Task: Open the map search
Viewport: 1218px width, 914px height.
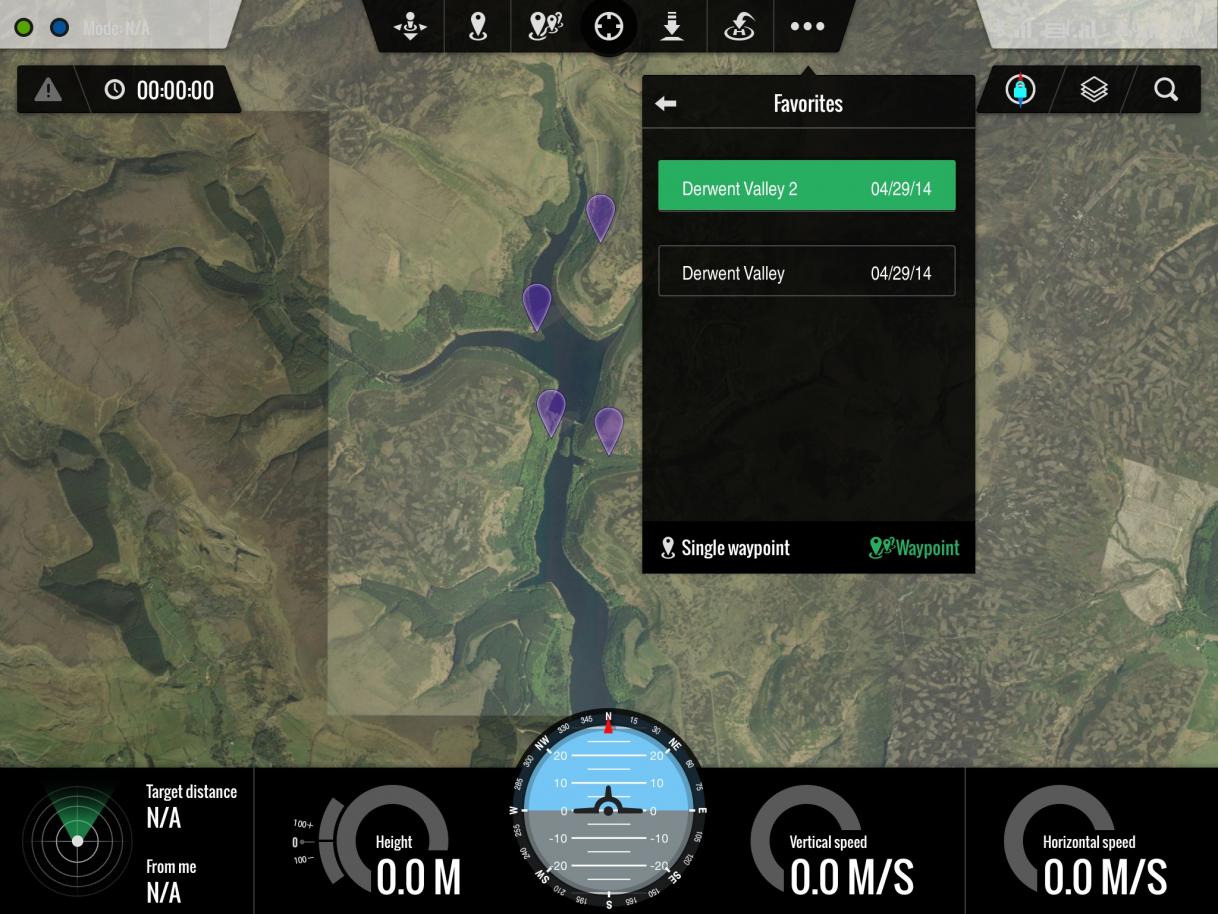Action: [1165, 90]
